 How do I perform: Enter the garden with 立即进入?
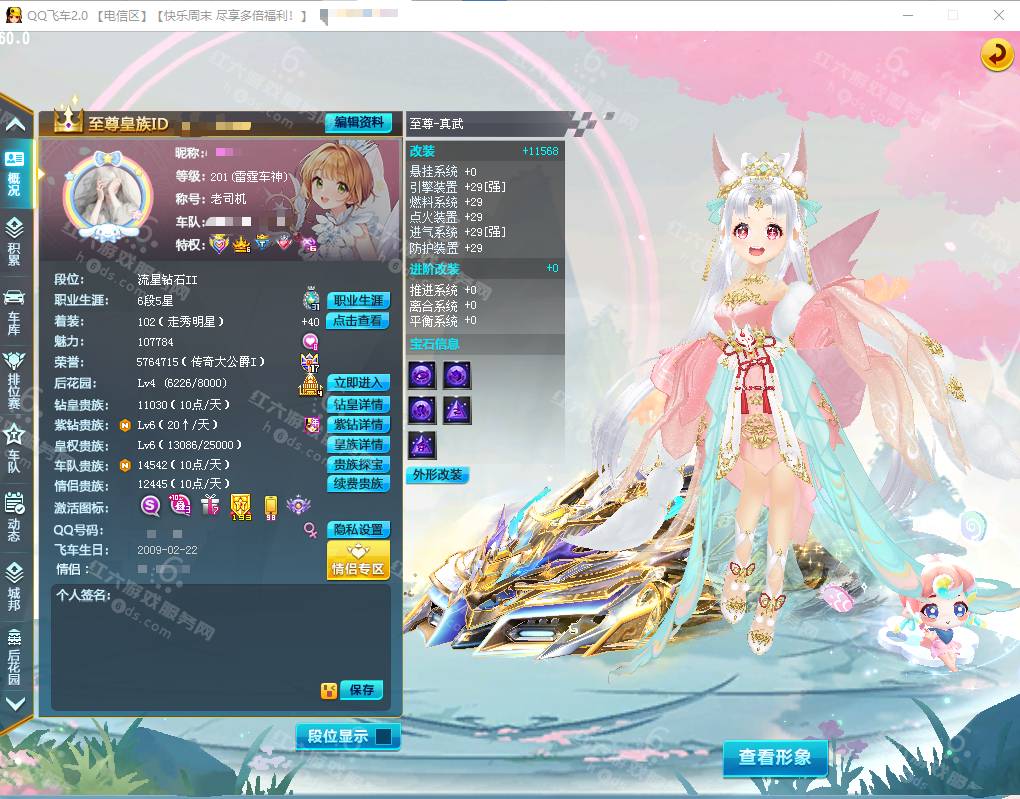[x=358, y=383]
